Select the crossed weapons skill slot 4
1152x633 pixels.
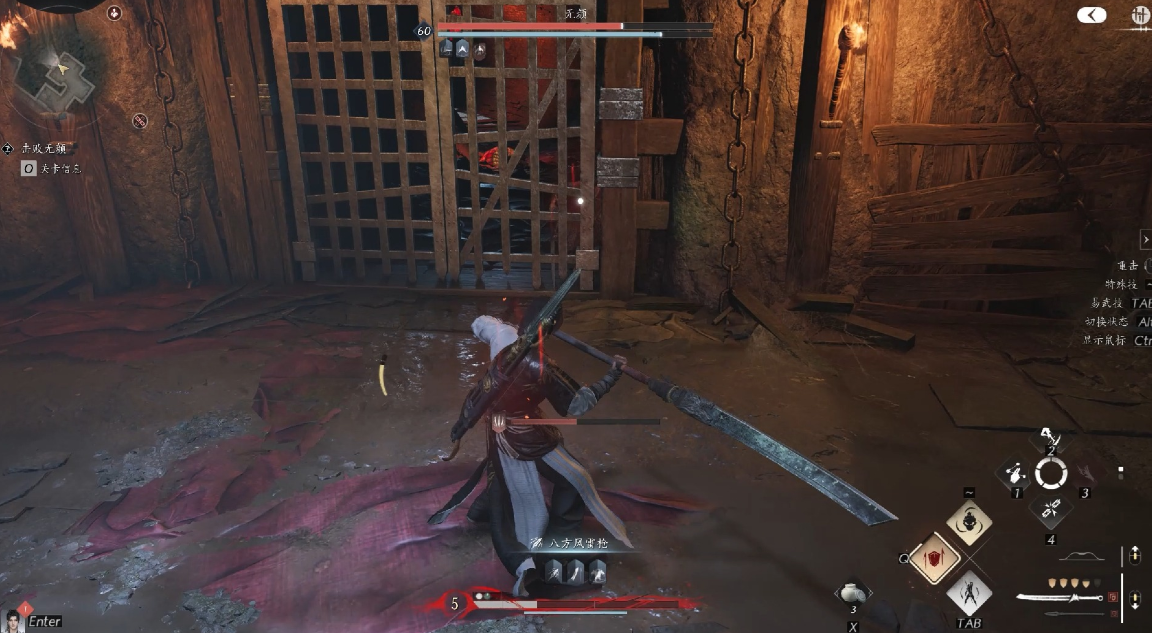(x=1050, y=508)
